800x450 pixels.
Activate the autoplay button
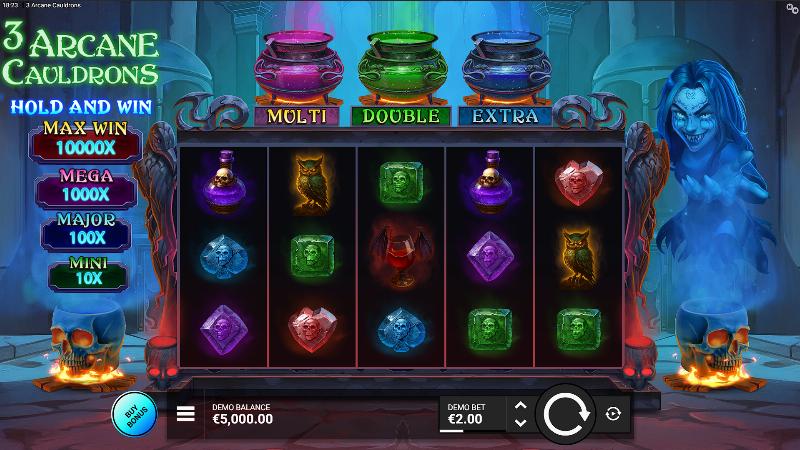pos(613,413)
